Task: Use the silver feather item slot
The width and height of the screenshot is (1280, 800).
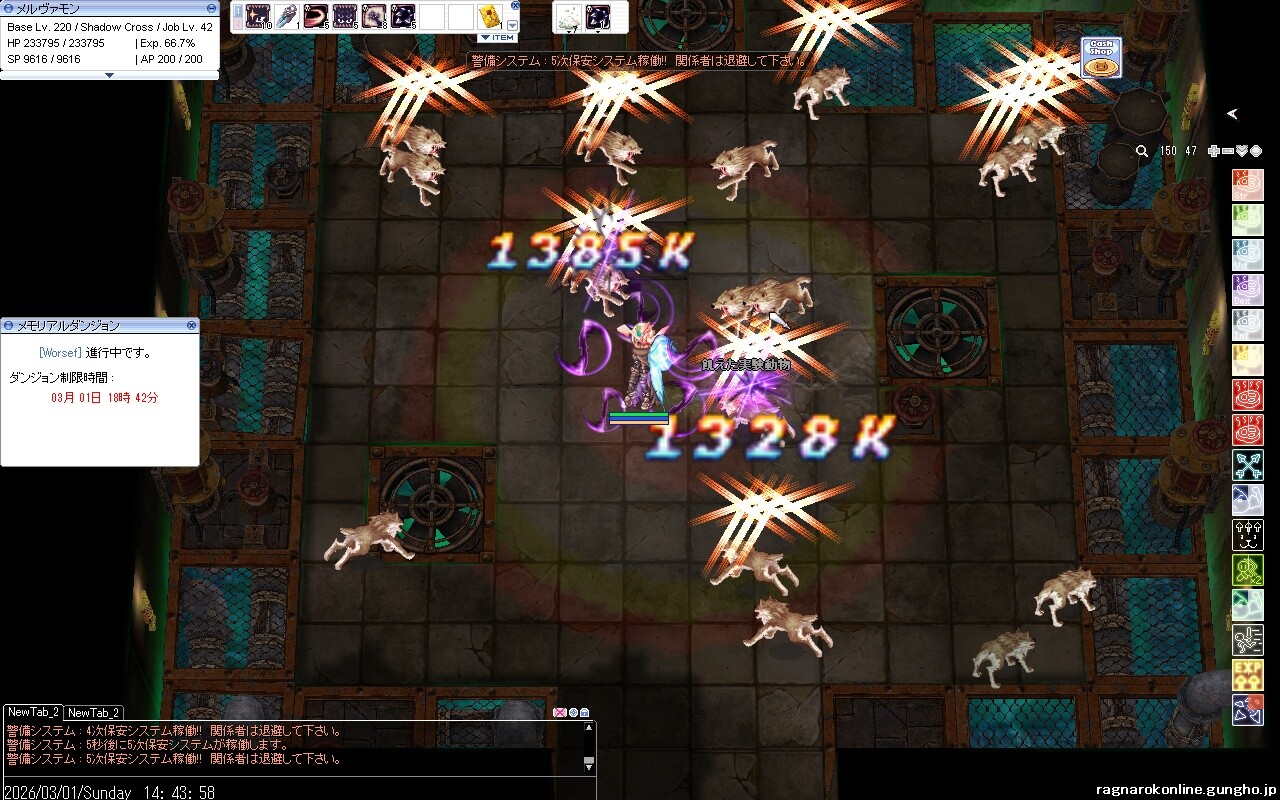Action: (287, 17)
